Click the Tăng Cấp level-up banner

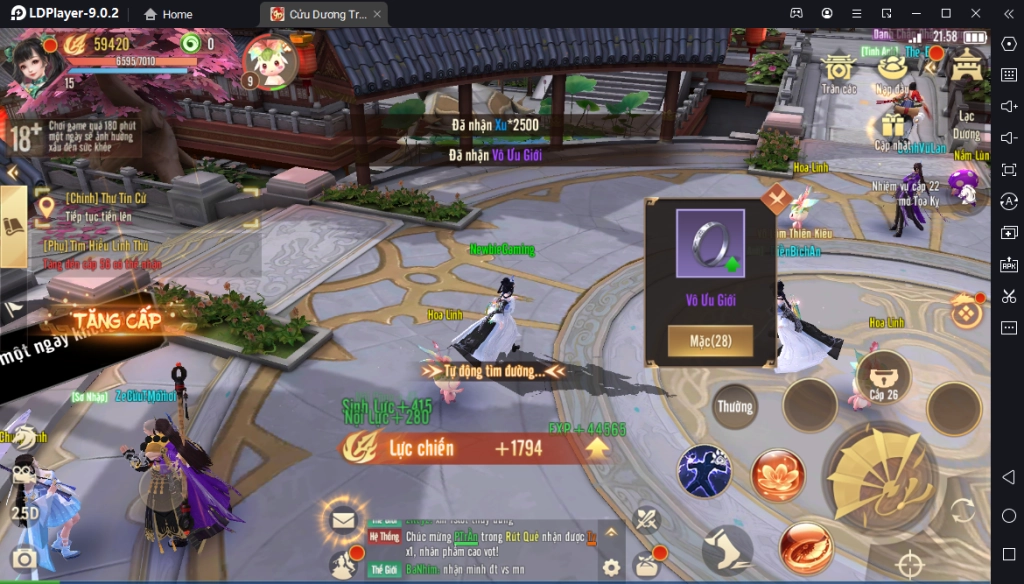[x=117, y=320]
